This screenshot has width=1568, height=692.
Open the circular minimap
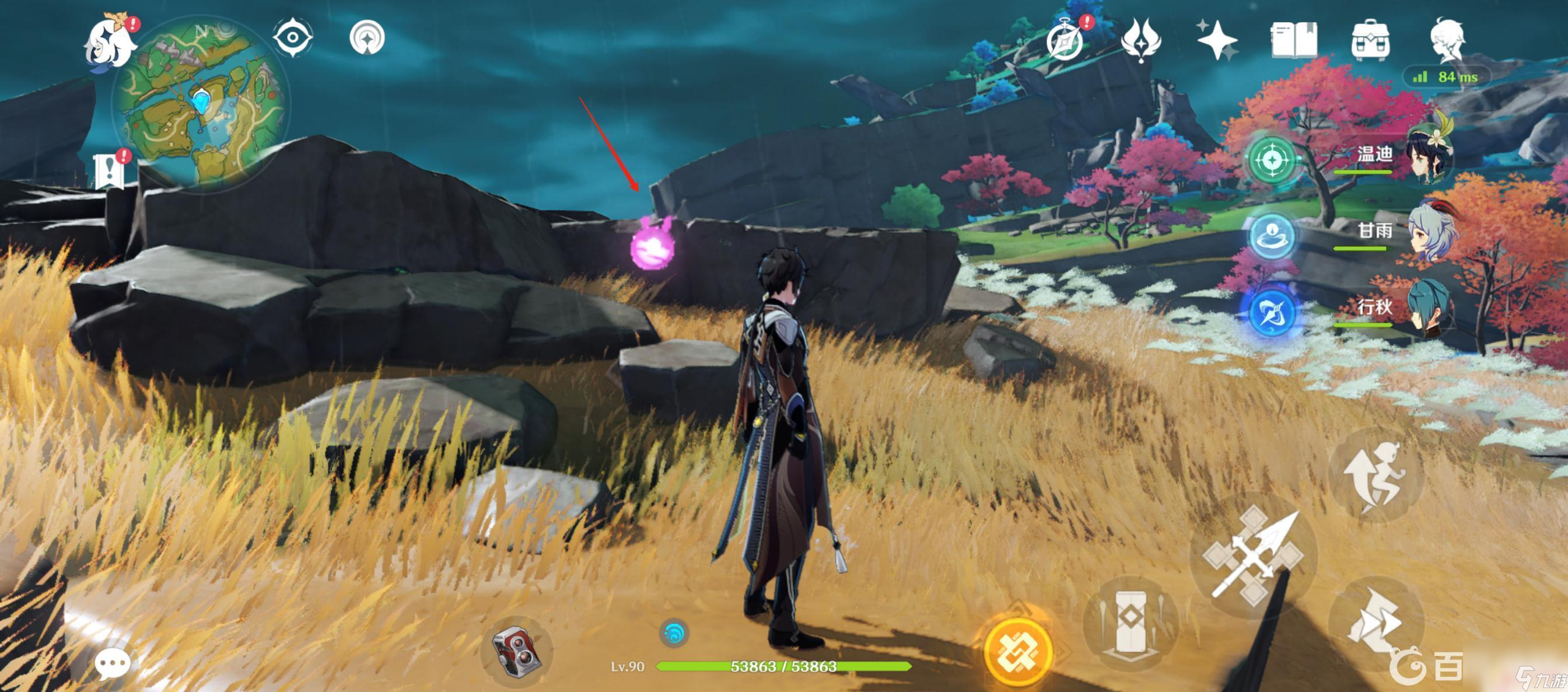(x=201, y=104)
